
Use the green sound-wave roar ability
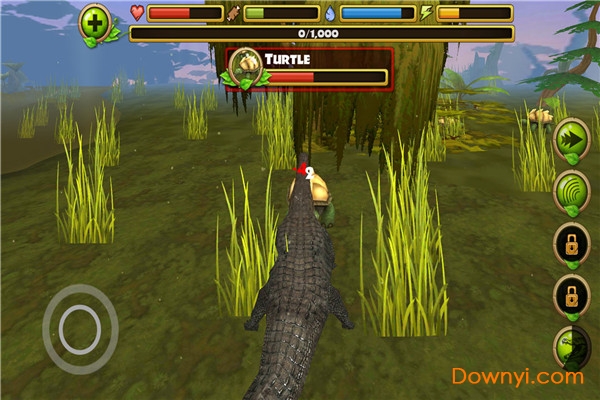(x=572, y=190)
